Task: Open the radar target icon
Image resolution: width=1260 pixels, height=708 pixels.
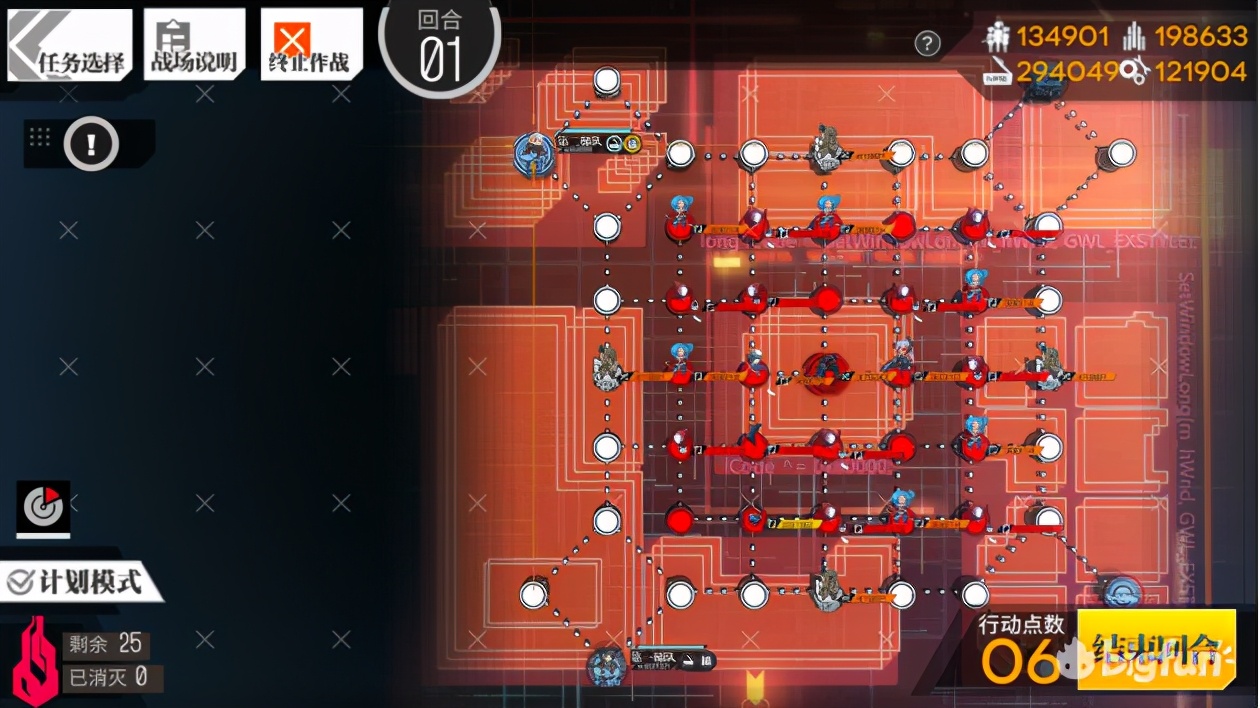Action: (x=43, y=508)
